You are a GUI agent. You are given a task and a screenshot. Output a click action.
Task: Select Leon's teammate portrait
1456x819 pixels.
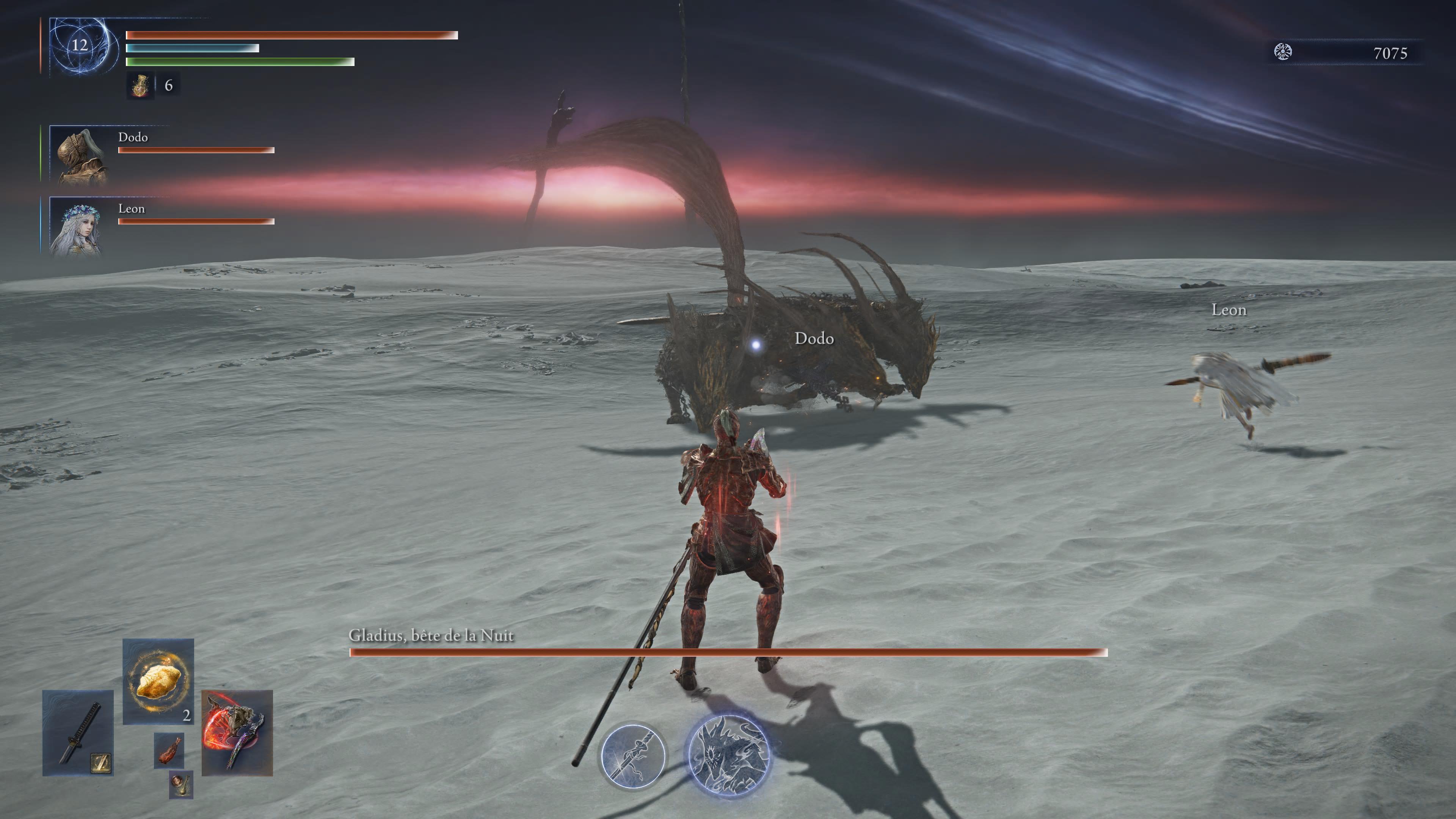click(x=77, y=227)
